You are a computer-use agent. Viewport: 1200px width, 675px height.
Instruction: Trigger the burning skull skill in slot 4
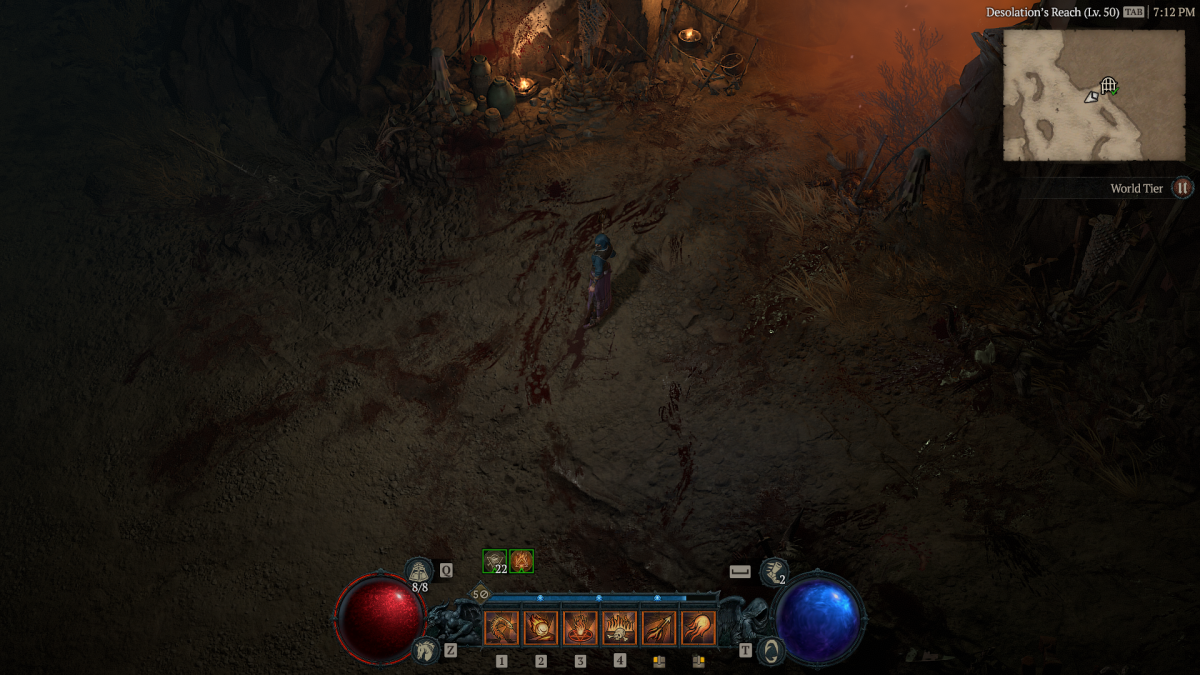(x=620, y=628)
